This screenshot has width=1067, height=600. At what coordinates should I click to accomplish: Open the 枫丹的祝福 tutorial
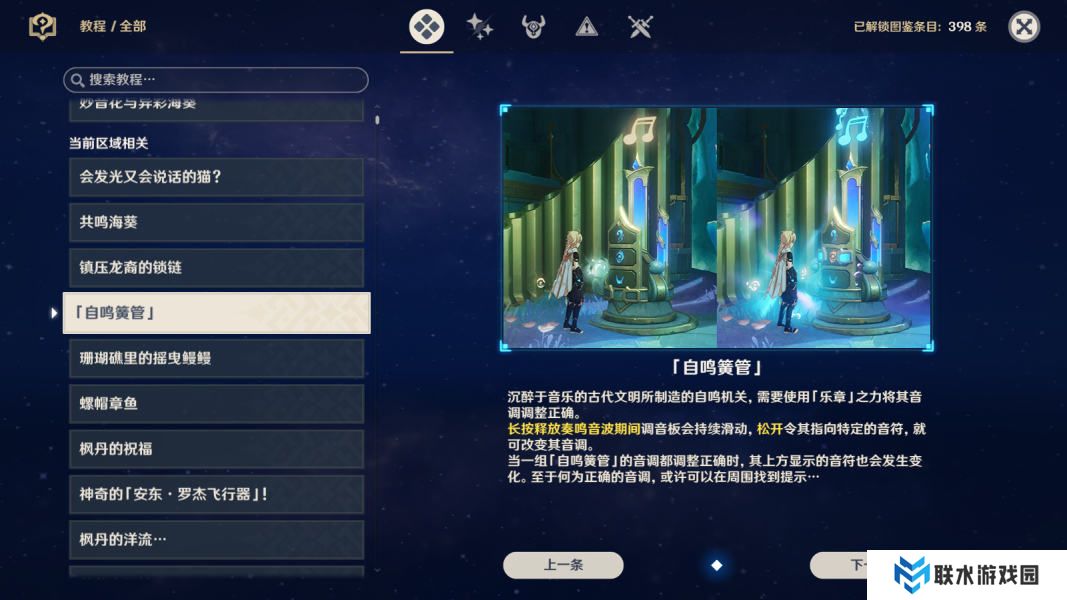click(216, 449)
